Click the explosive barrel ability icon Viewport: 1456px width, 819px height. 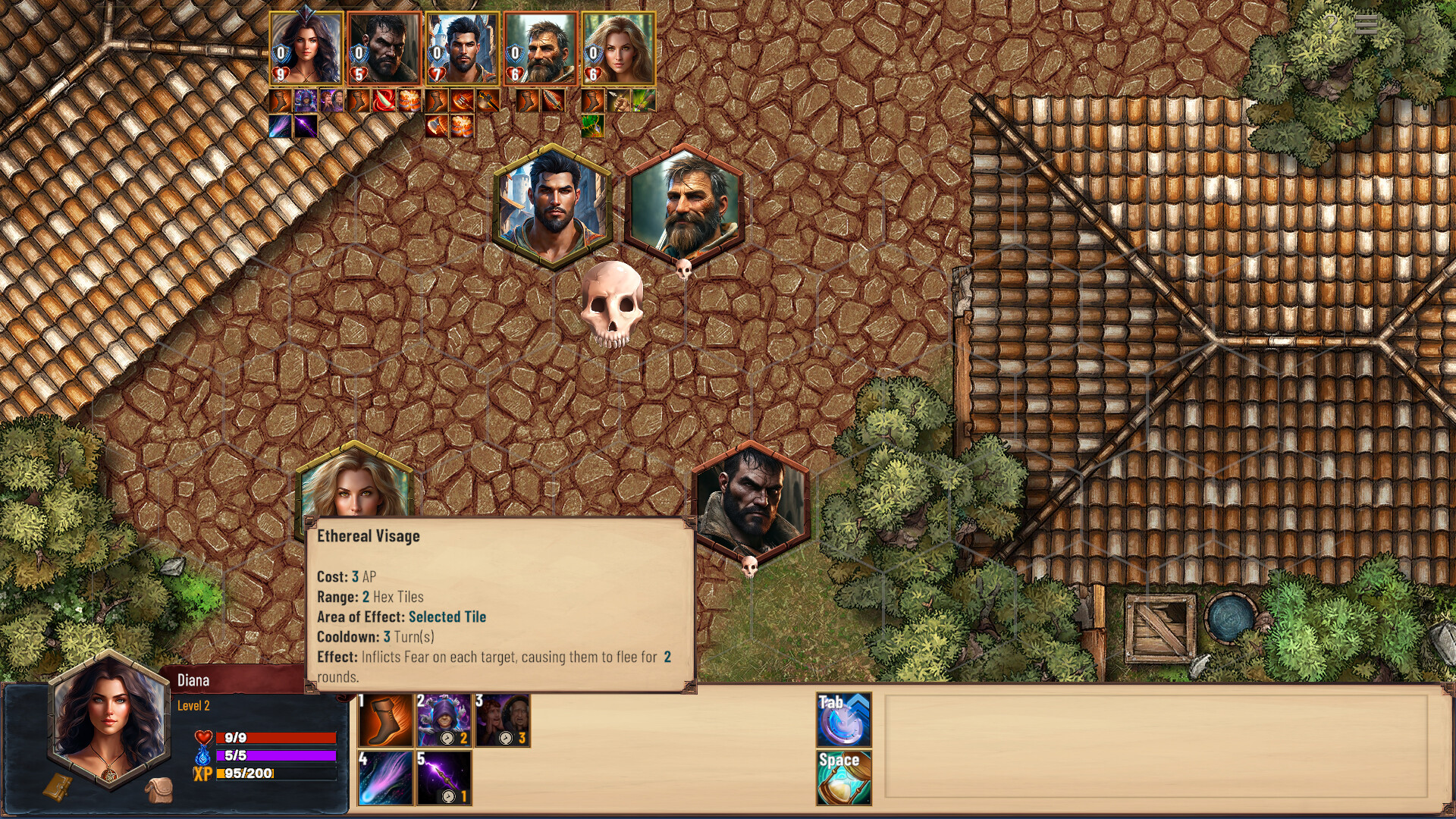point(410,102)
